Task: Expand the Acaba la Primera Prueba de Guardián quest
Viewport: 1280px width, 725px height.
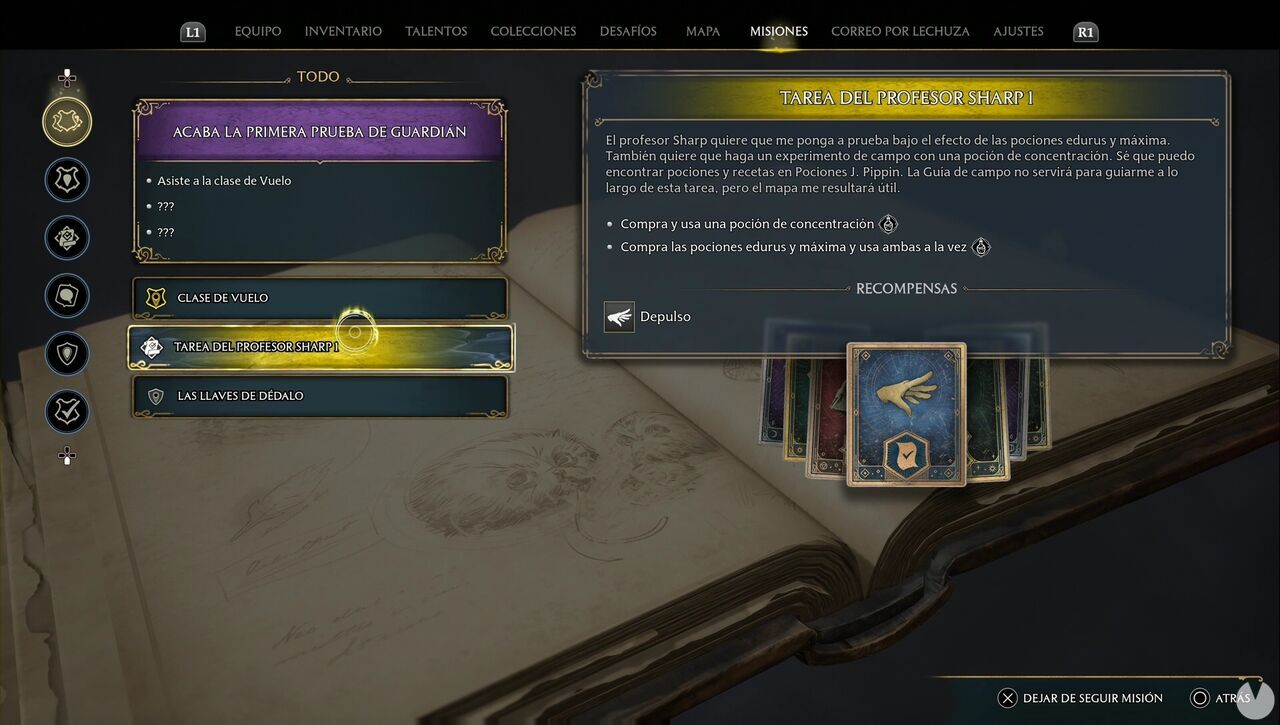Action: coord(318,131)
